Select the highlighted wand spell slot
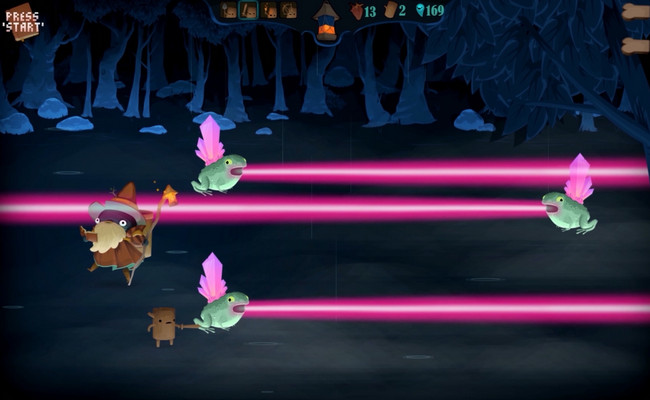This screenshot has width=650, height=400. 248,10
